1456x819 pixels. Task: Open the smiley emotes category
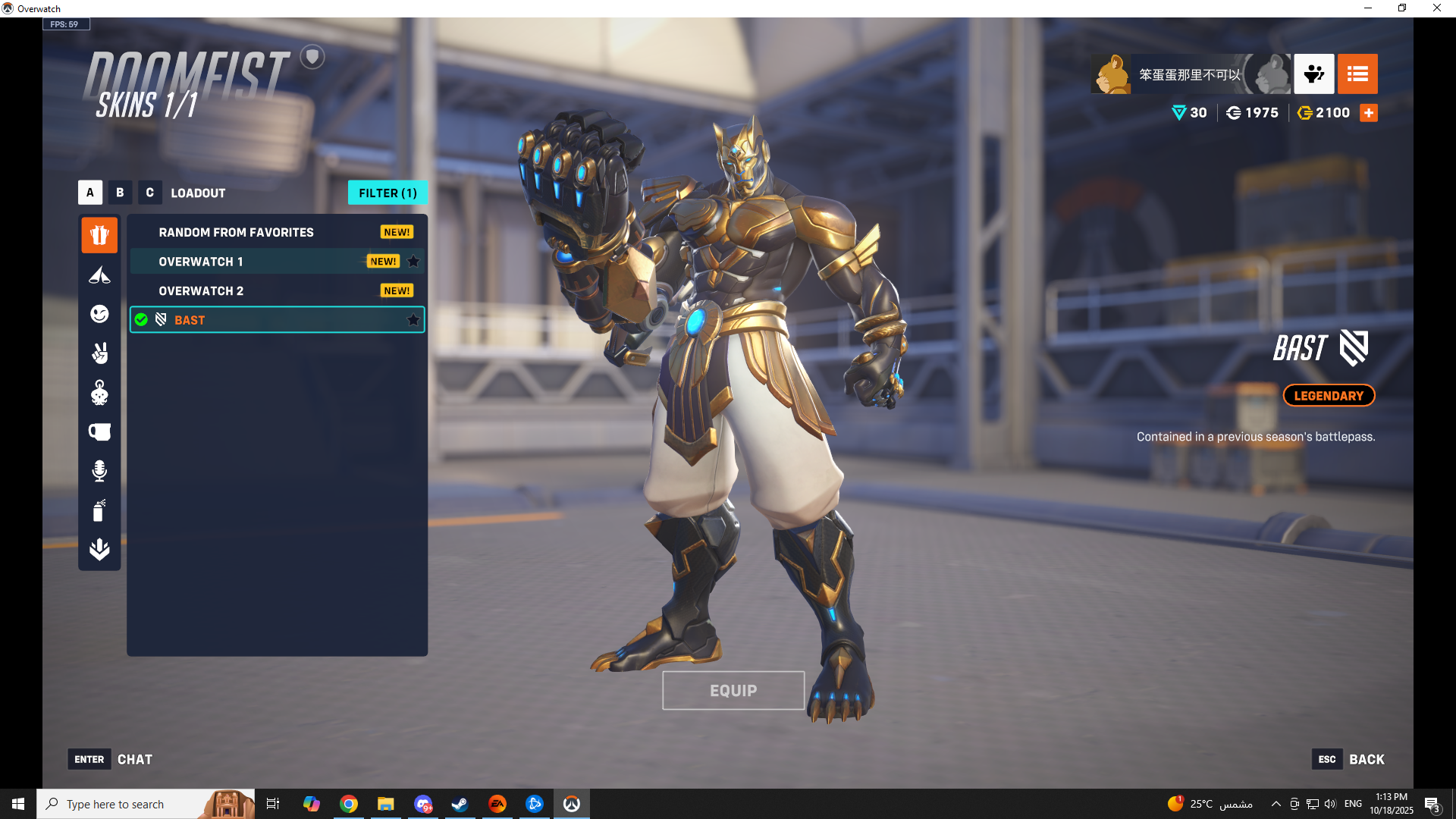pyautogui.click(x=99, y=314)
